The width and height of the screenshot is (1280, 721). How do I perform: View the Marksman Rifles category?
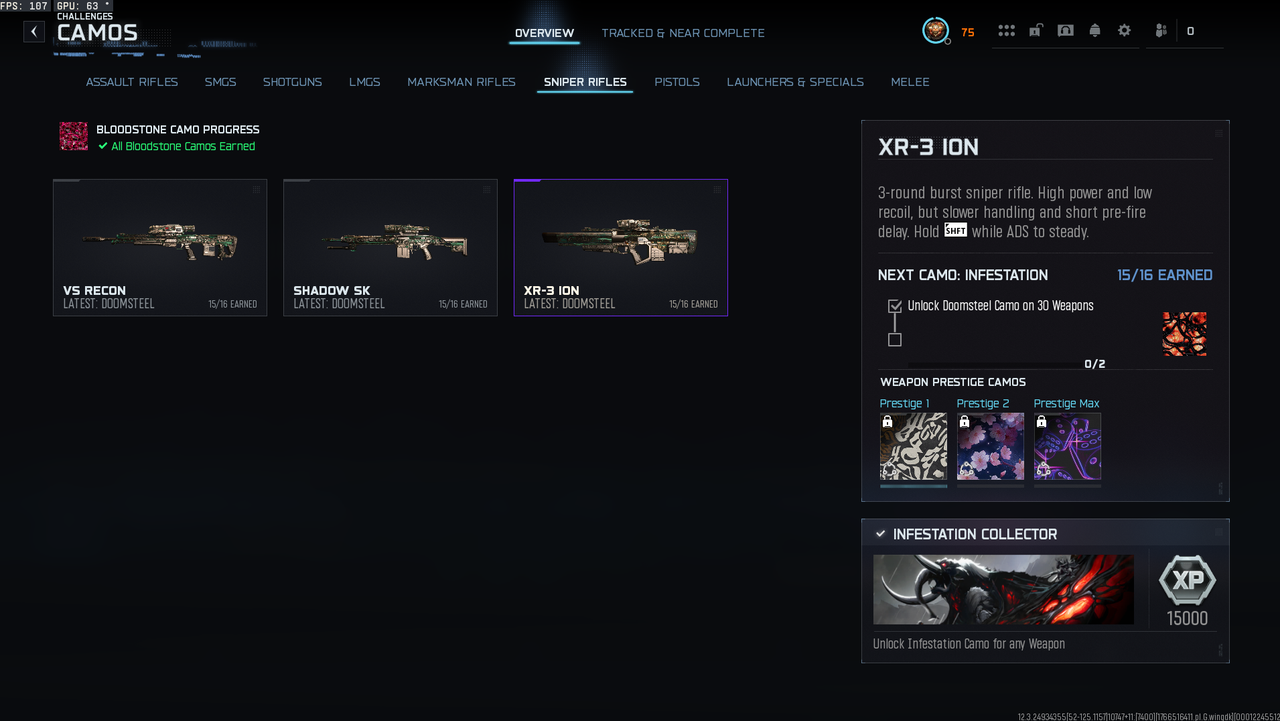point(461,82)
